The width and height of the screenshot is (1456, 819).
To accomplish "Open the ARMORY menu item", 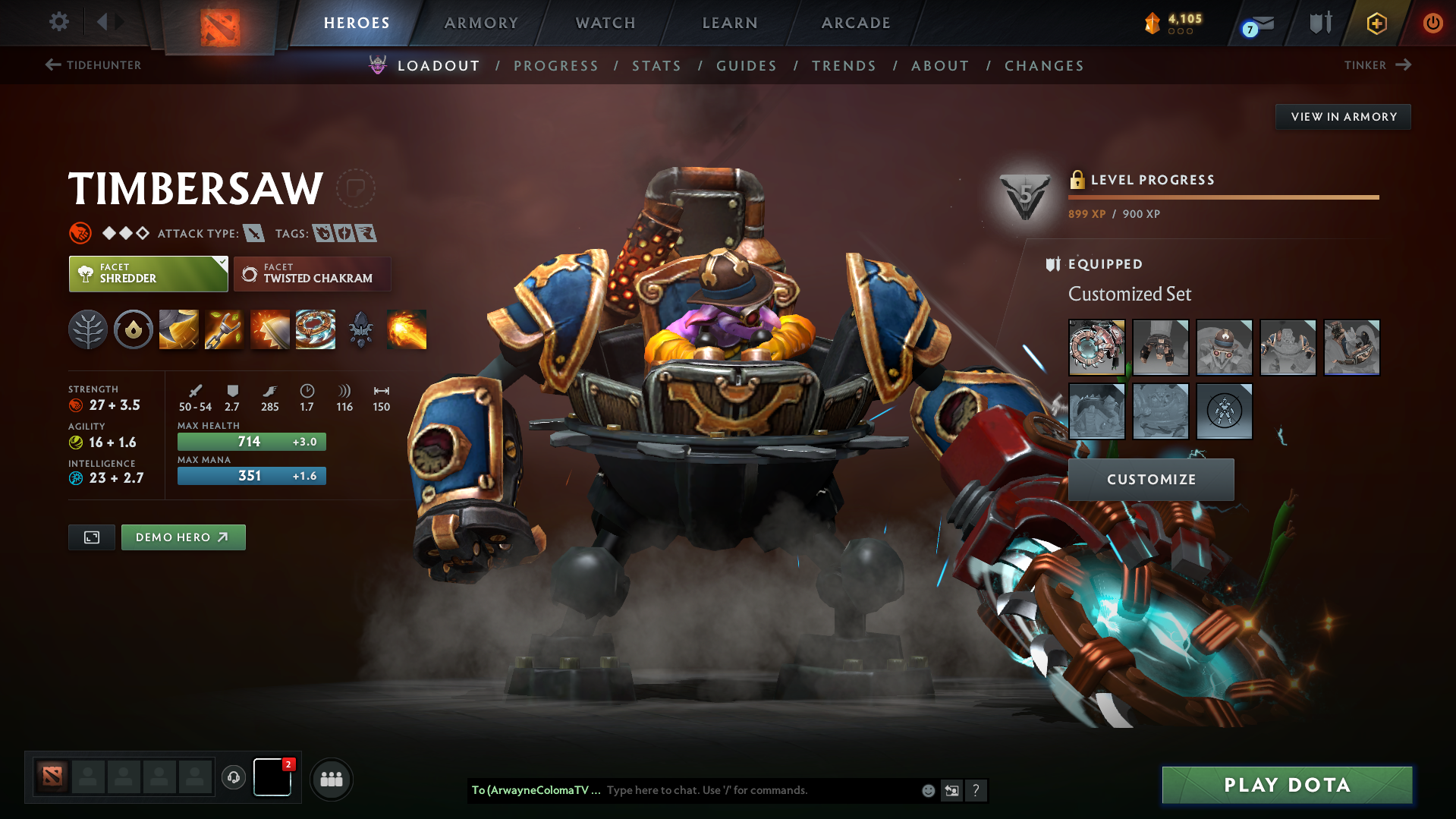I will pos(481,23).
